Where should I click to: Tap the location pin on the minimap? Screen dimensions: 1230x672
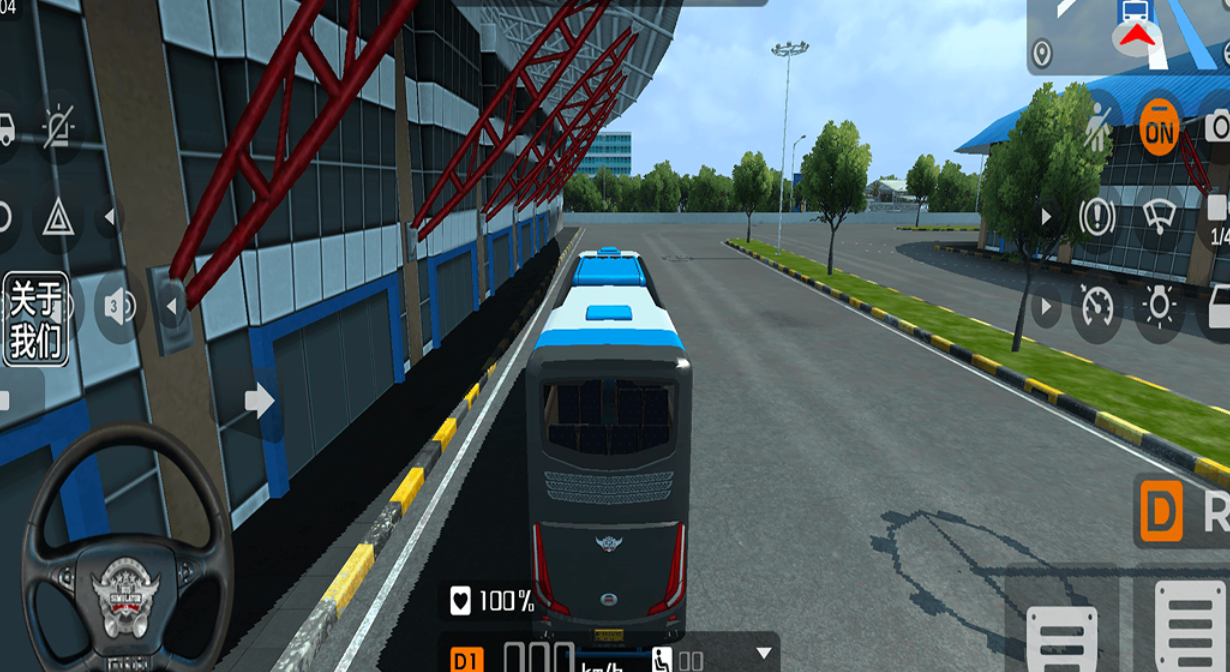tap(1042, 53)
